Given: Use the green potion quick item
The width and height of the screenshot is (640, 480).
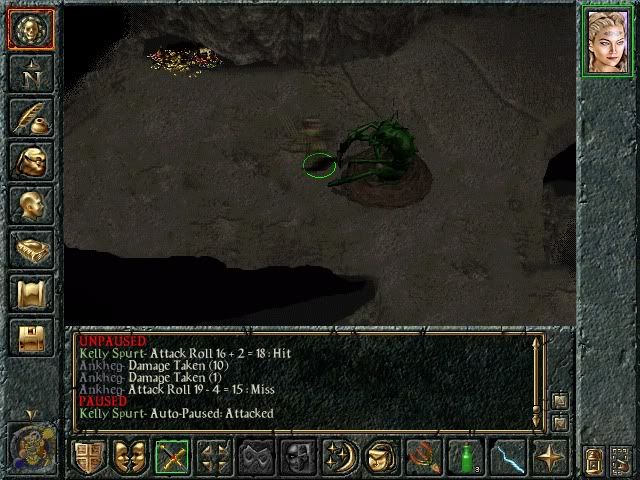Looking at the screenshot, I should [x=463, y=457].
